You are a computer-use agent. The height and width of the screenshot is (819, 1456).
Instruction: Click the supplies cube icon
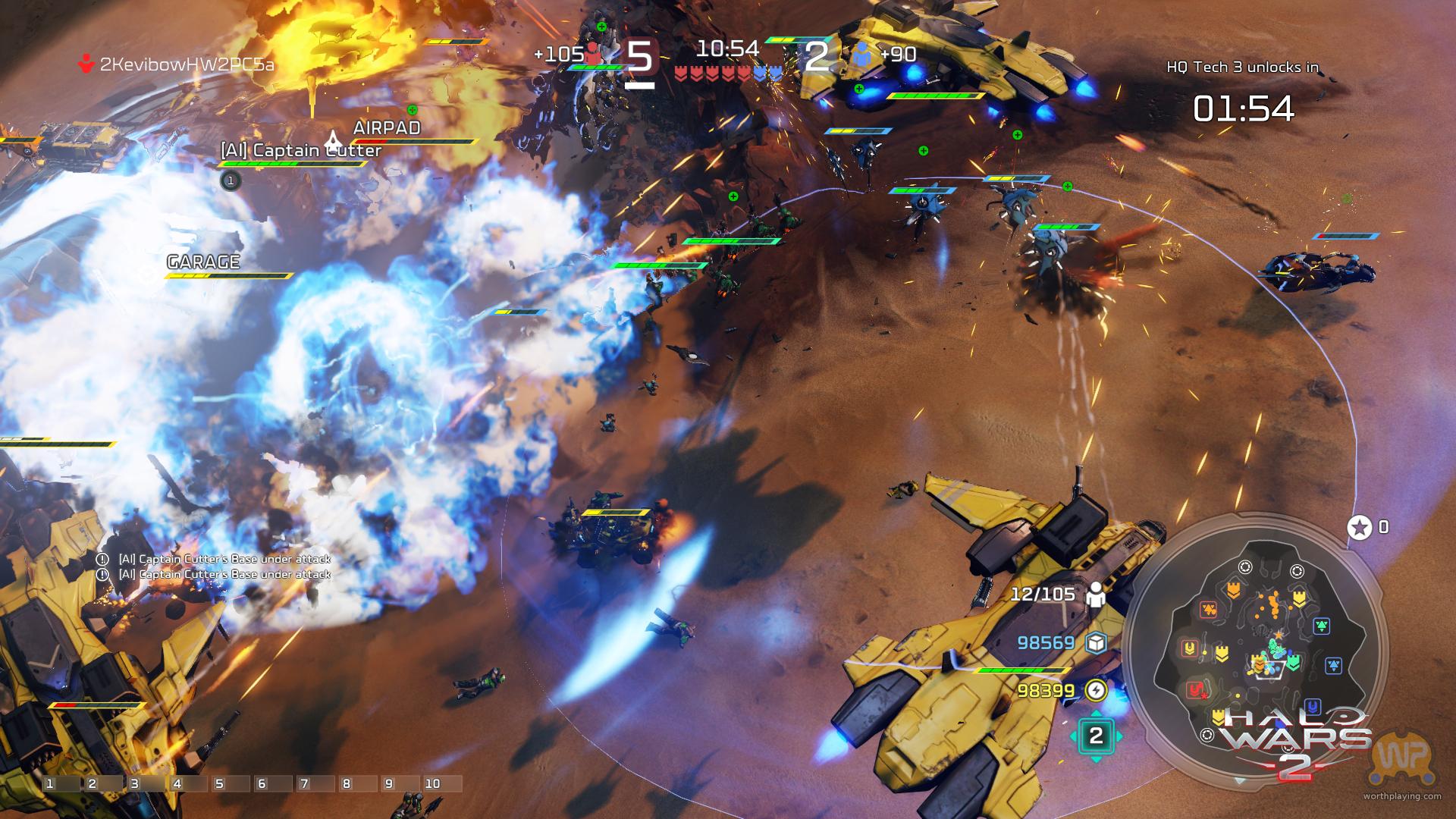tap(1096, 643)
